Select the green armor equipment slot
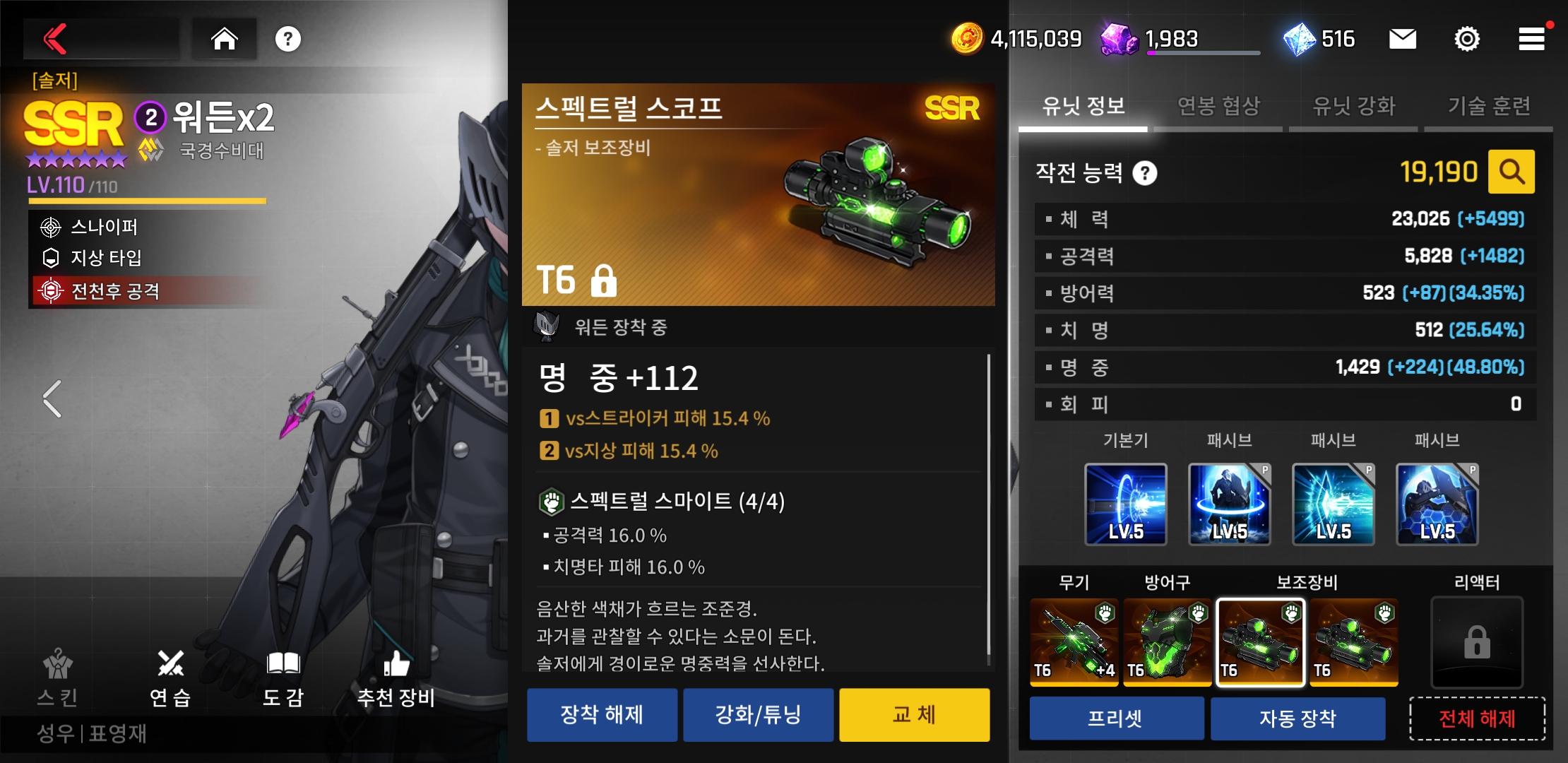The width and height of the screenshot is (1568, 763). click(1167, 641)
